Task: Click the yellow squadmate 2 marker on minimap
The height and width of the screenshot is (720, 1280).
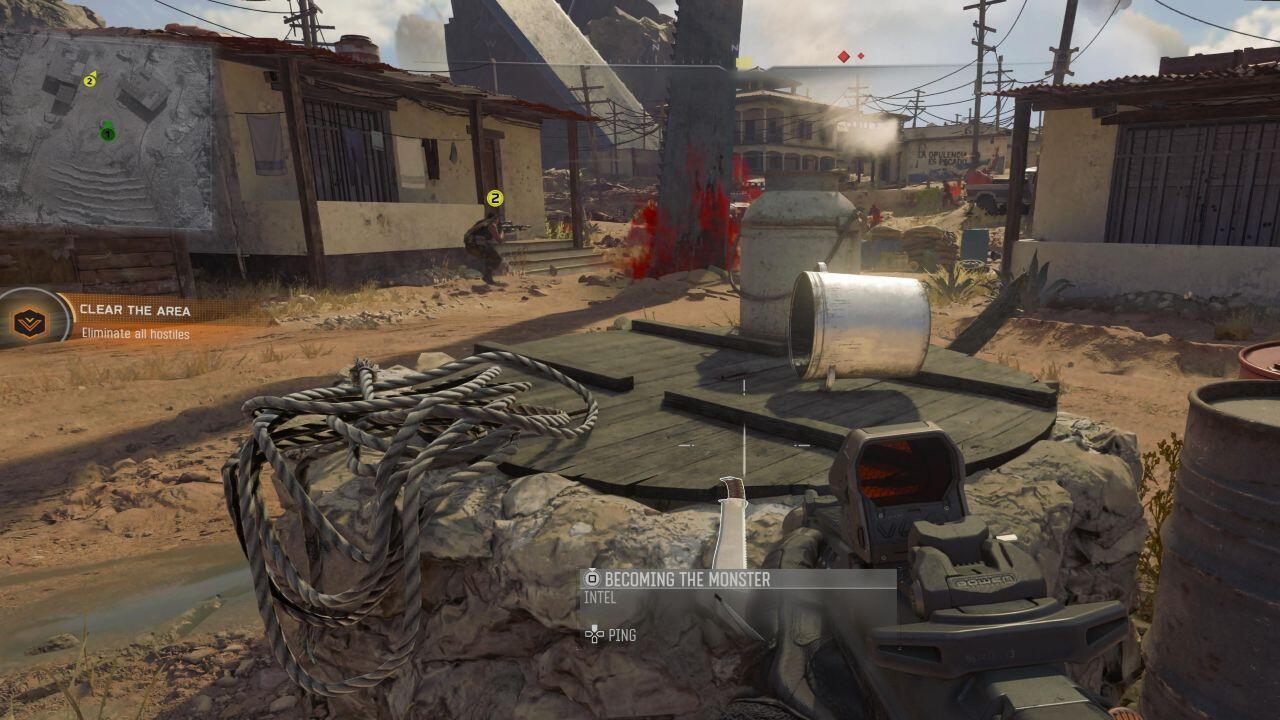Action: click(90, 80)
